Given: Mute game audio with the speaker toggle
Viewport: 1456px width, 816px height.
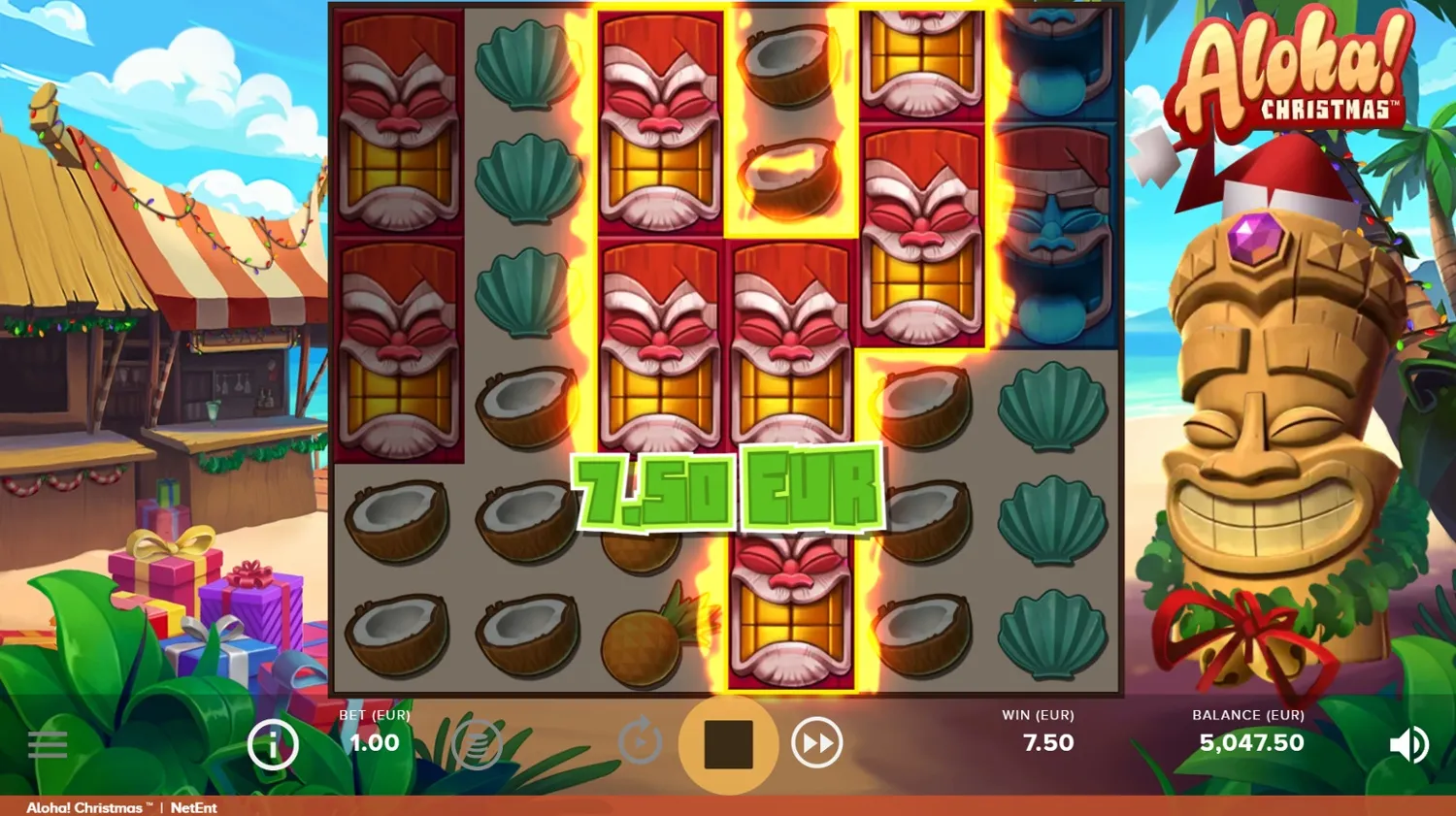Looking at the screenshot, I should tap(1408, 744).
